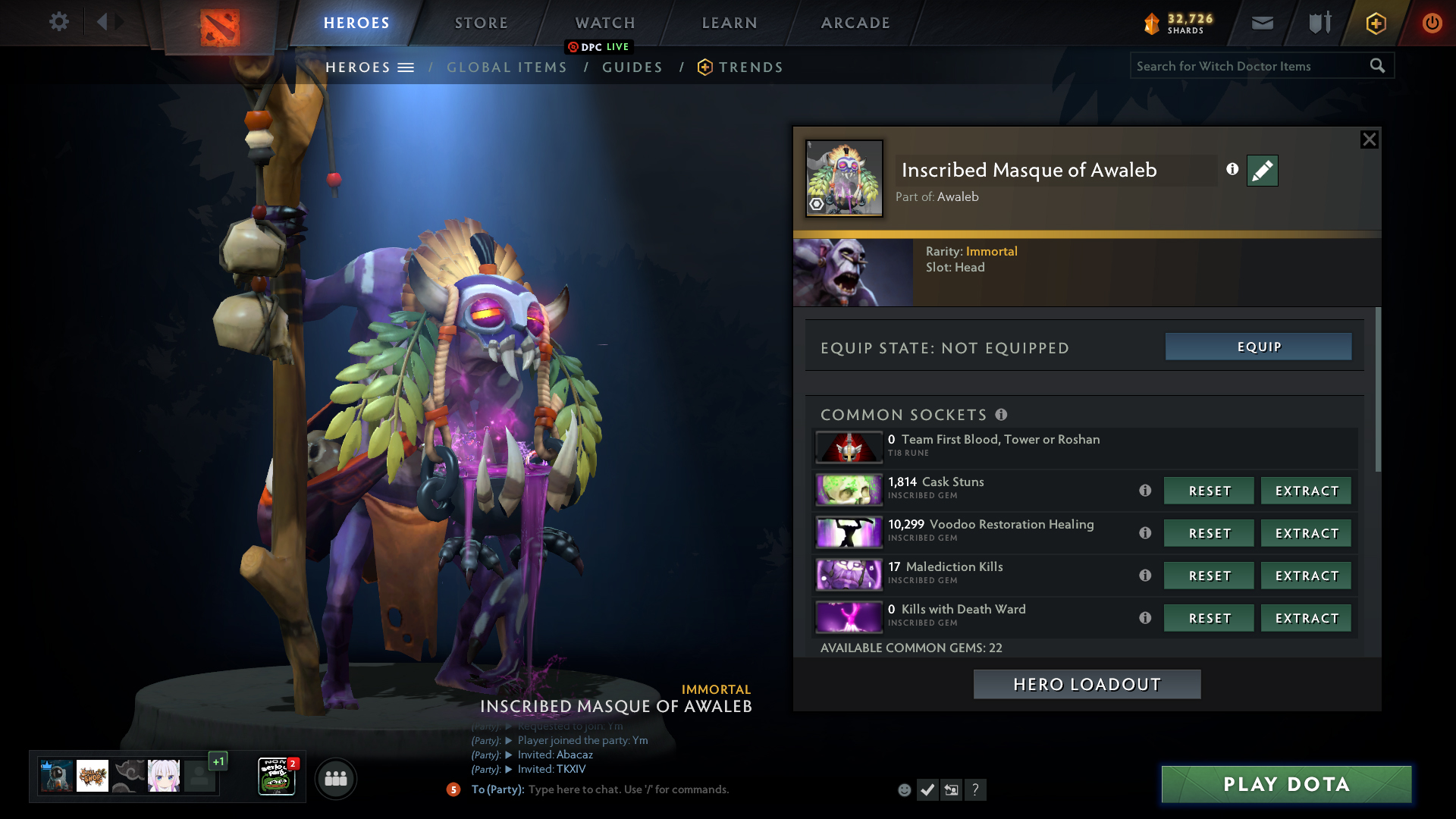Extract the Kills with Death Ward gem
This screenshot has height=819, width=1456.
[x=1306, y=618]
